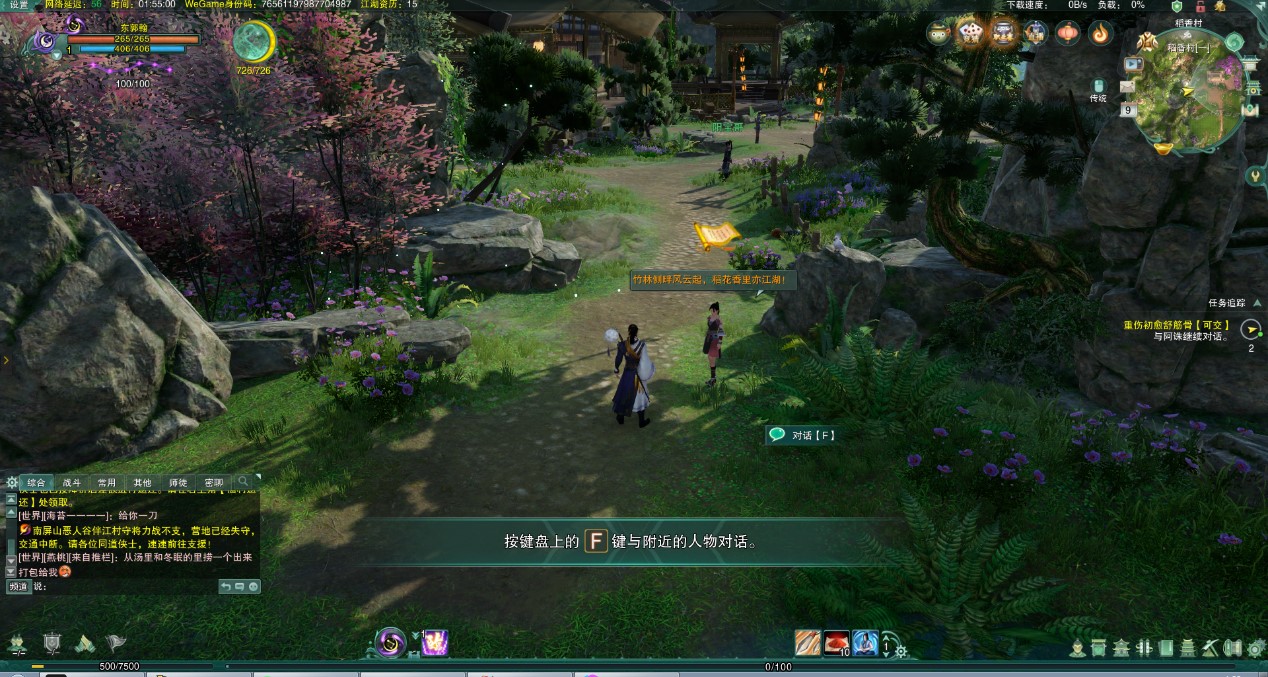
Task: Click the 频道 channel selector button
Action: click(18, 587)
